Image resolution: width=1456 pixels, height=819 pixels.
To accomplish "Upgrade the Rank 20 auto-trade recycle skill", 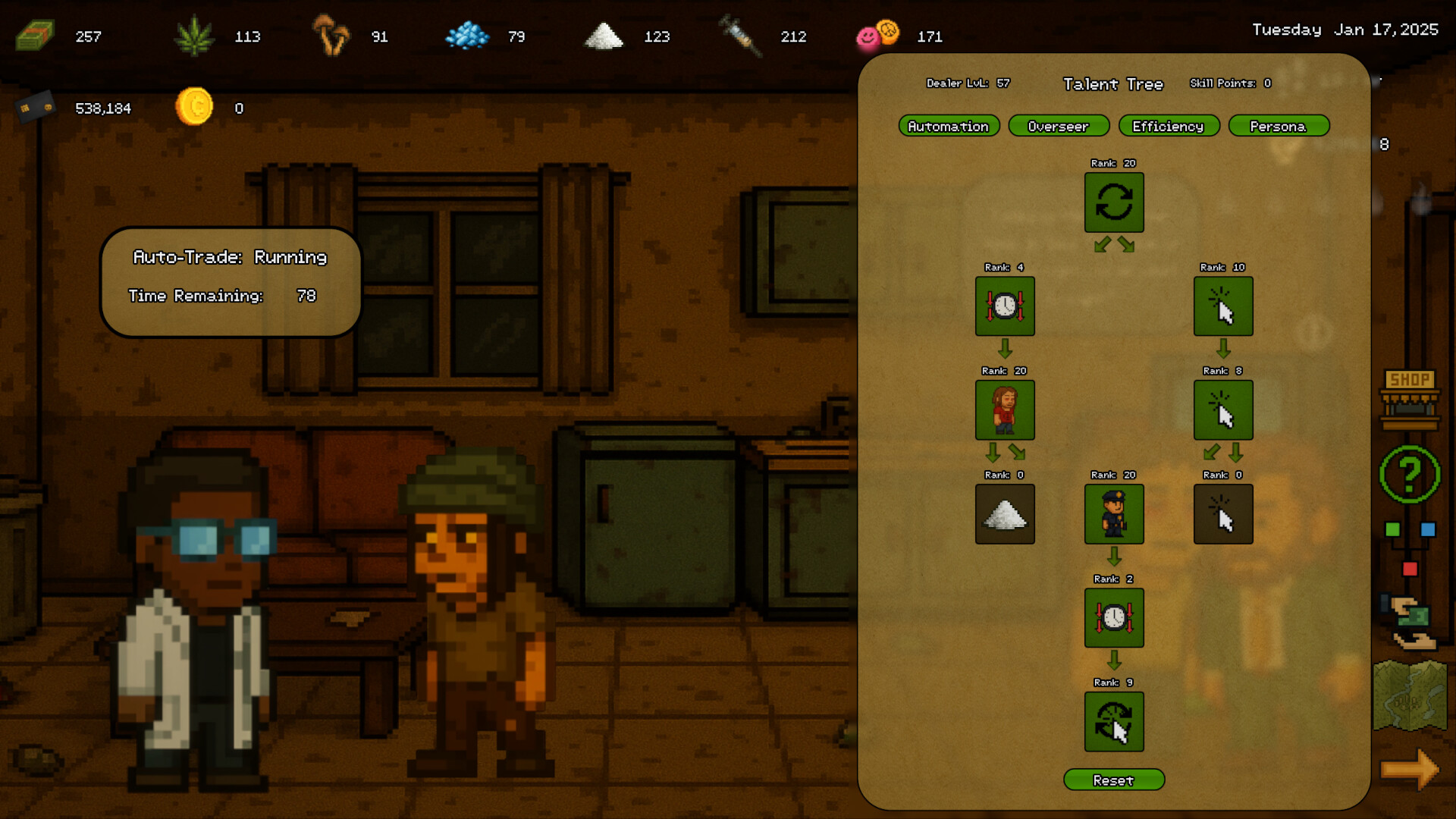I will click(x=1114, y=202).
